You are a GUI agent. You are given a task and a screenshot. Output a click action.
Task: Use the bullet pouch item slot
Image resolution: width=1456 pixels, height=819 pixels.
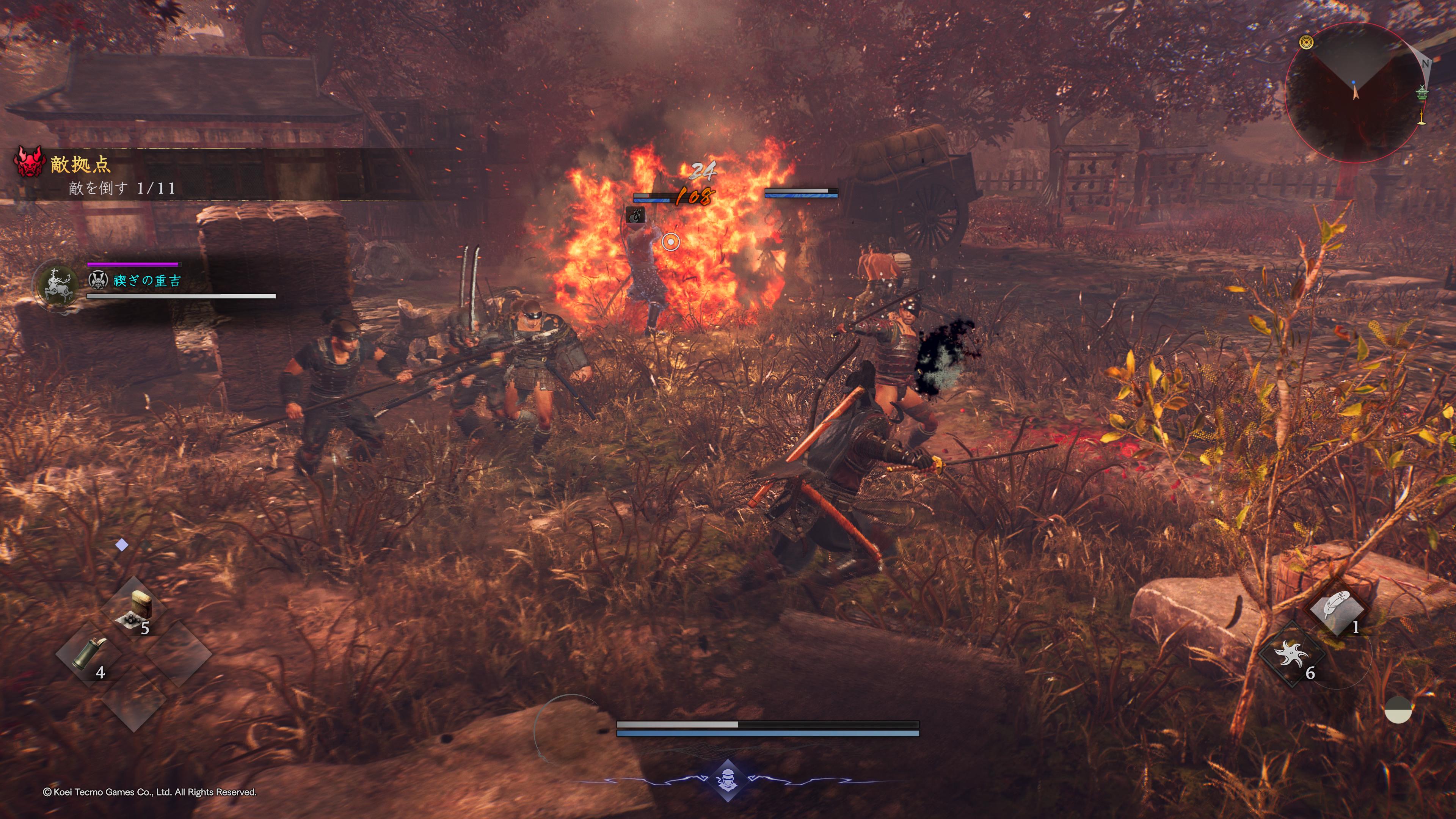coord(135,609)
